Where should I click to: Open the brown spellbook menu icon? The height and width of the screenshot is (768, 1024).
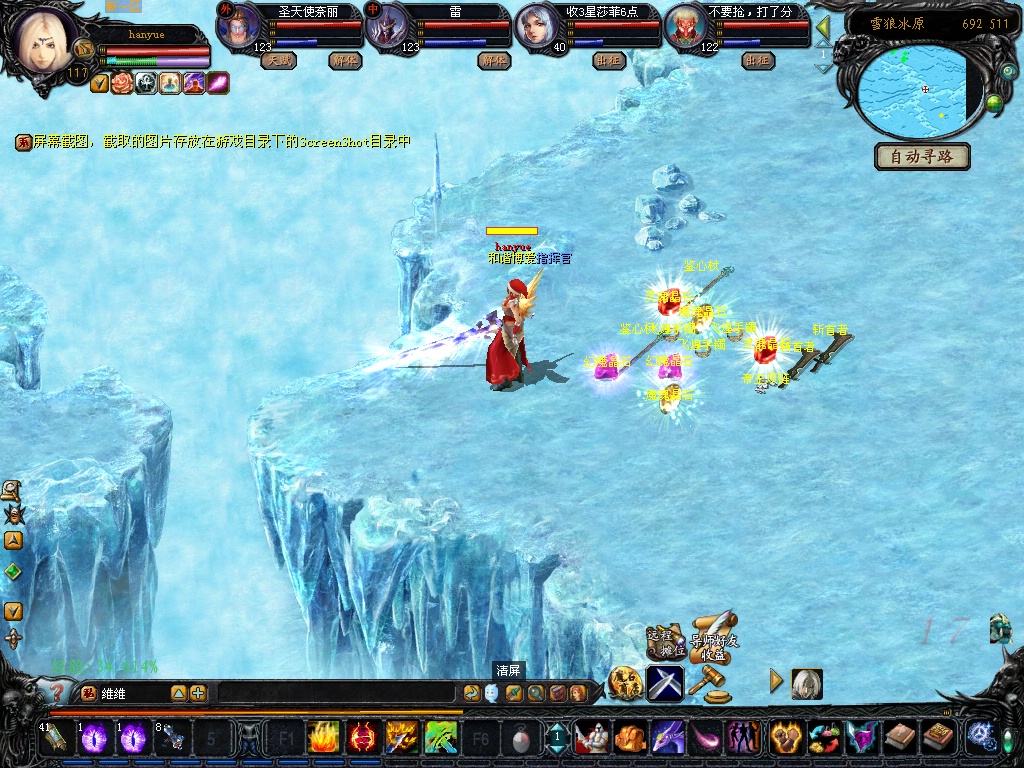[x=899, y=738]
